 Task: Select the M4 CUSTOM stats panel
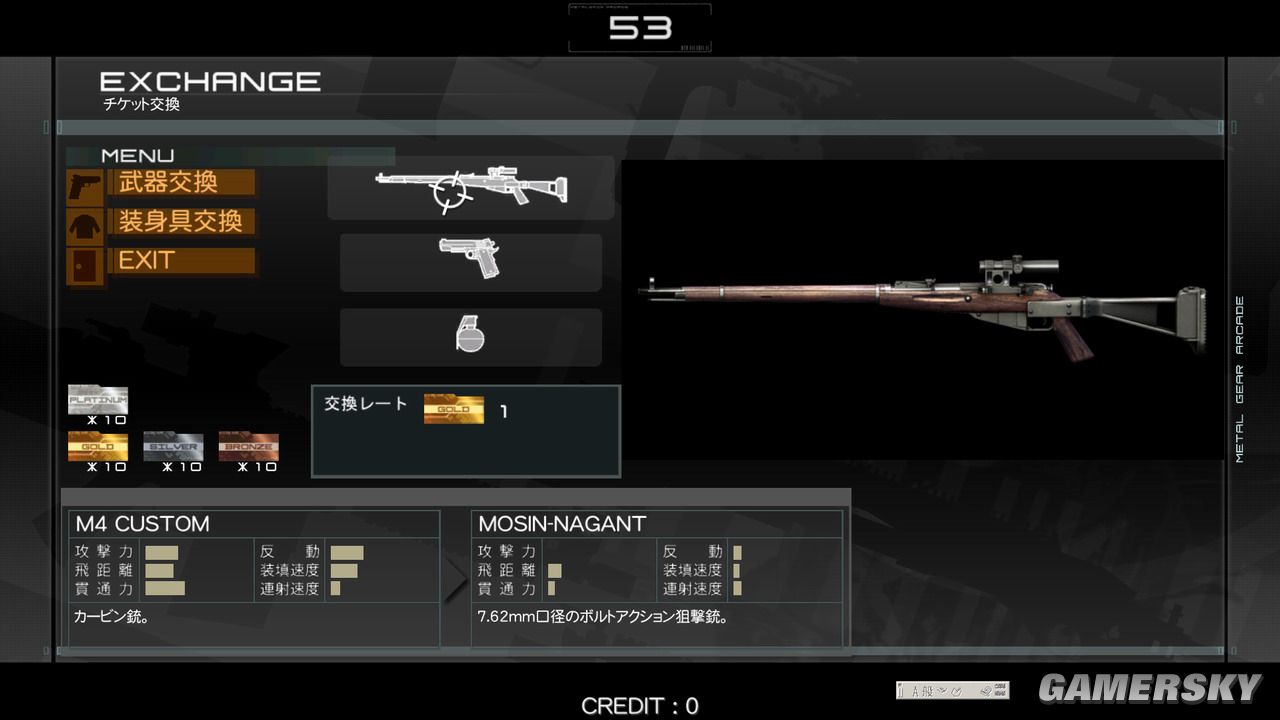coord(255,576)
